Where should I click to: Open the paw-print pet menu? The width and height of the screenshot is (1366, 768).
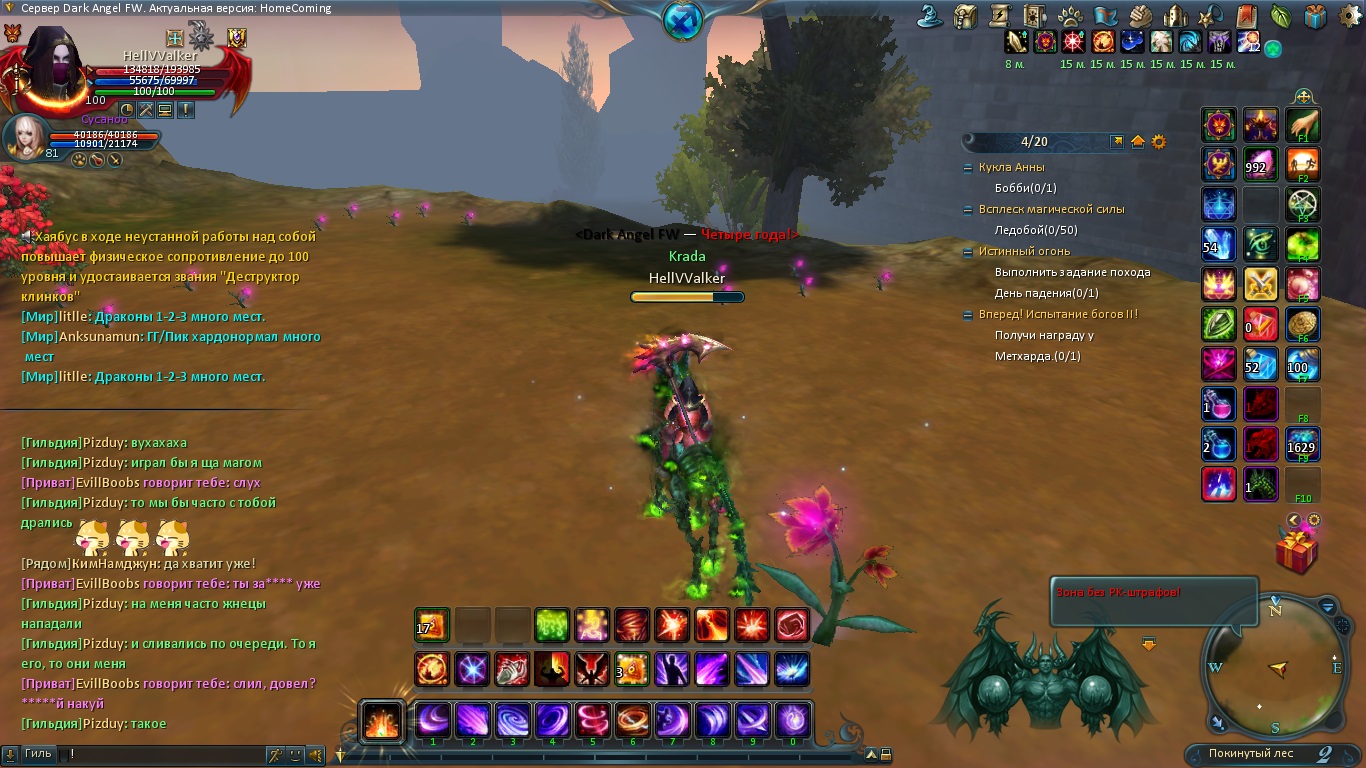pos(1069,16)
